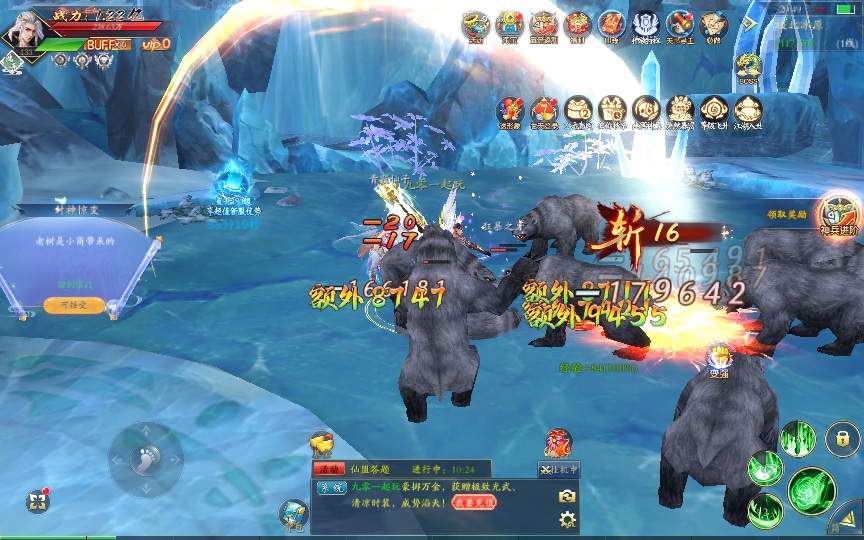Toggle the 挂机中 auto-battle button
This screenshot has height=540, width=864.
point(558,470)
